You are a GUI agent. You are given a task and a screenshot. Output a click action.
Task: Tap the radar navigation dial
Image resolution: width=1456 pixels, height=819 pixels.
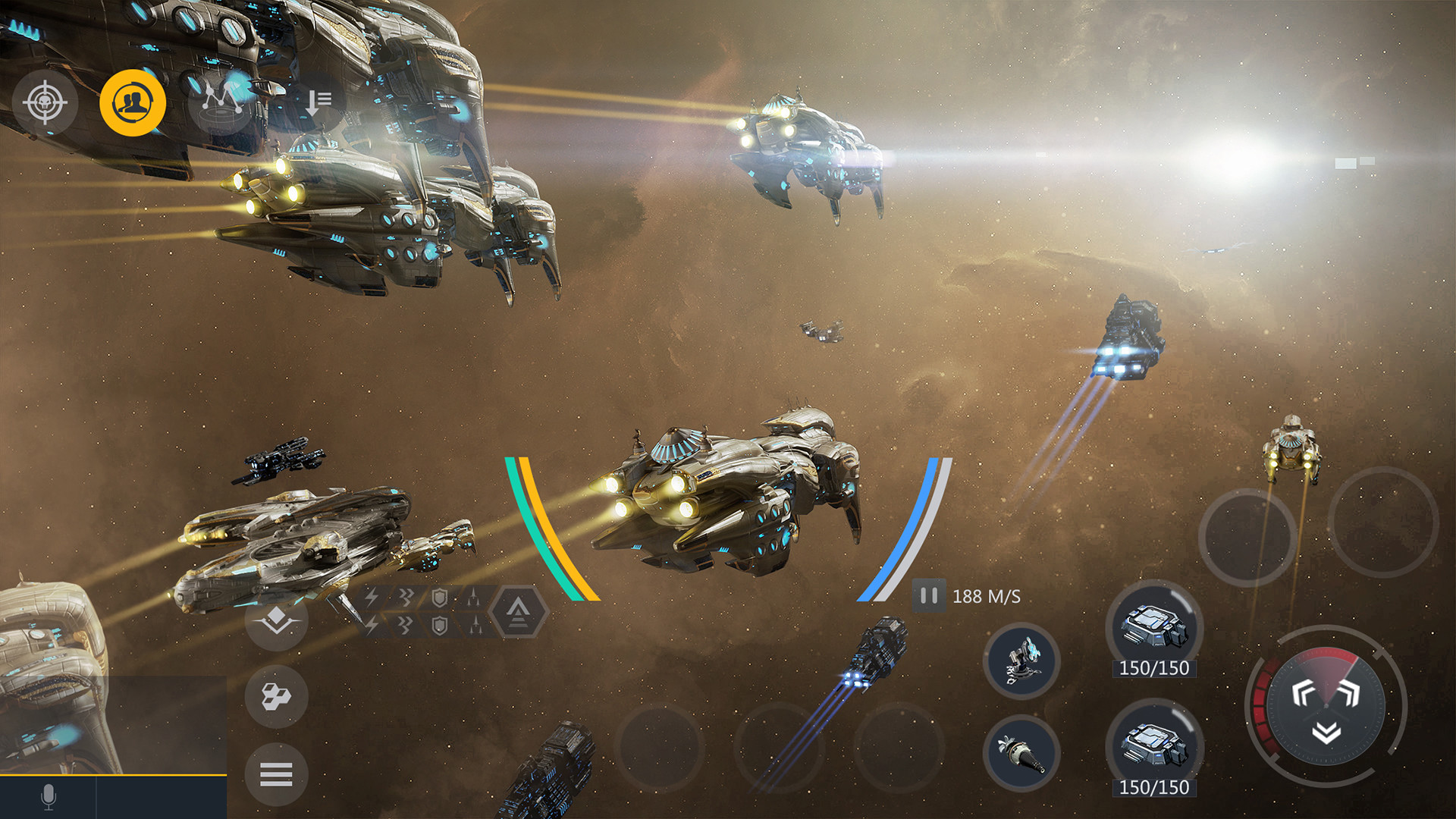point(1326,705)
